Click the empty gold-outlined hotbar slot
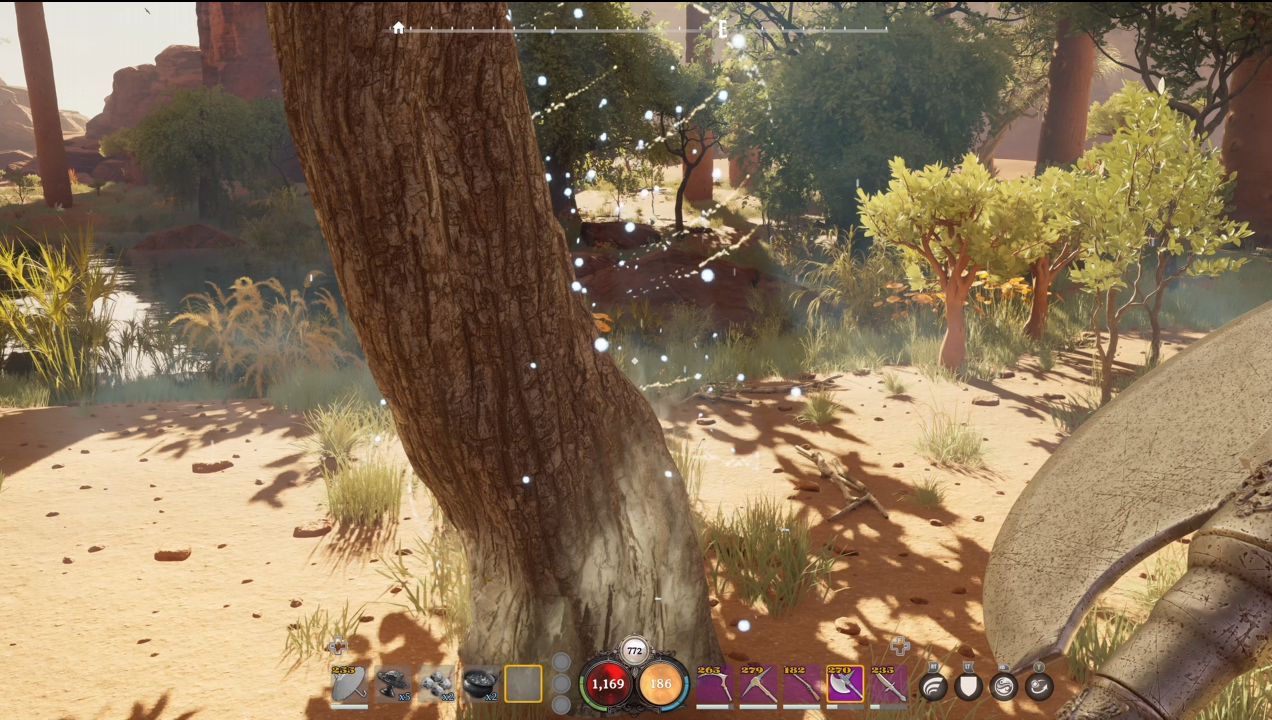The width and height of the screenshot is (1272, 720). (523, 685)
